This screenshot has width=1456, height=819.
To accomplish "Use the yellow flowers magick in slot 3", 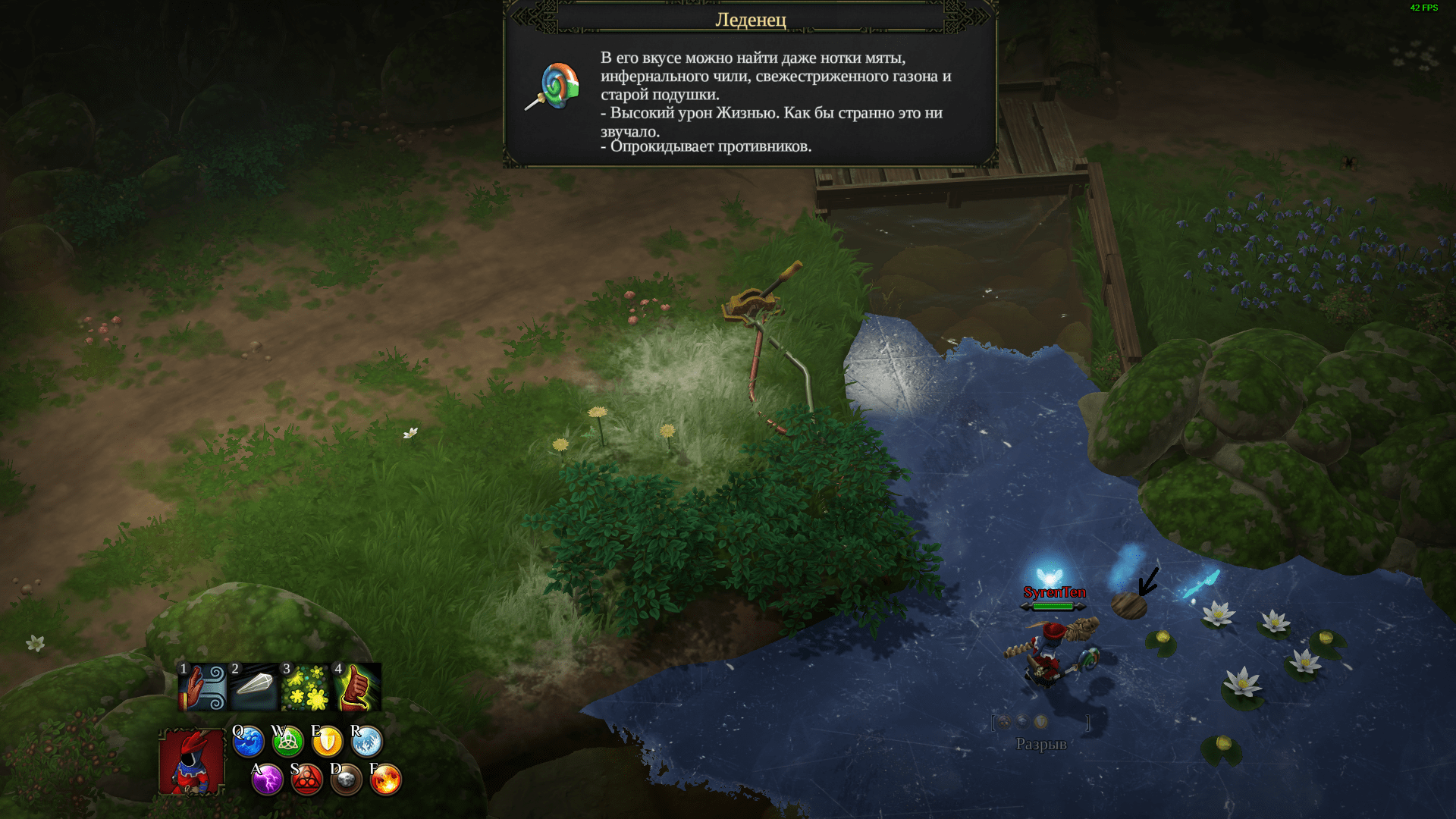I will [x=306, y=687].
